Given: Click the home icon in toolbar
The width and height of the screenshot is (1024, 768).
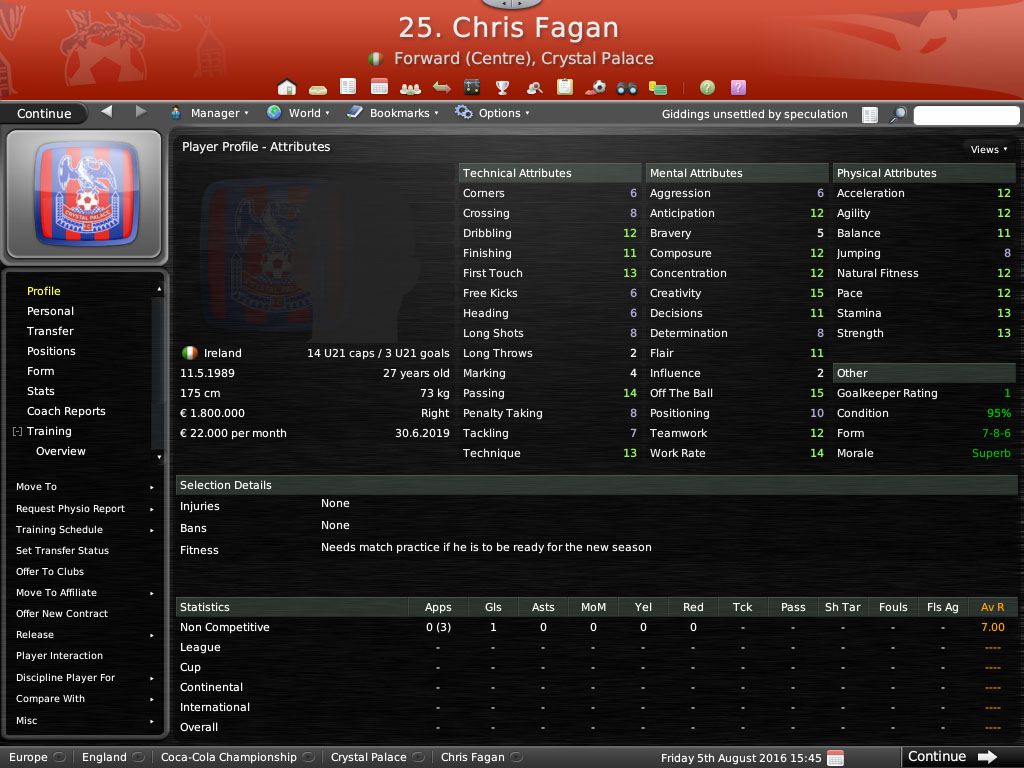Looking at the screenshot, I should pyautogui.click(x=287, y=88).
